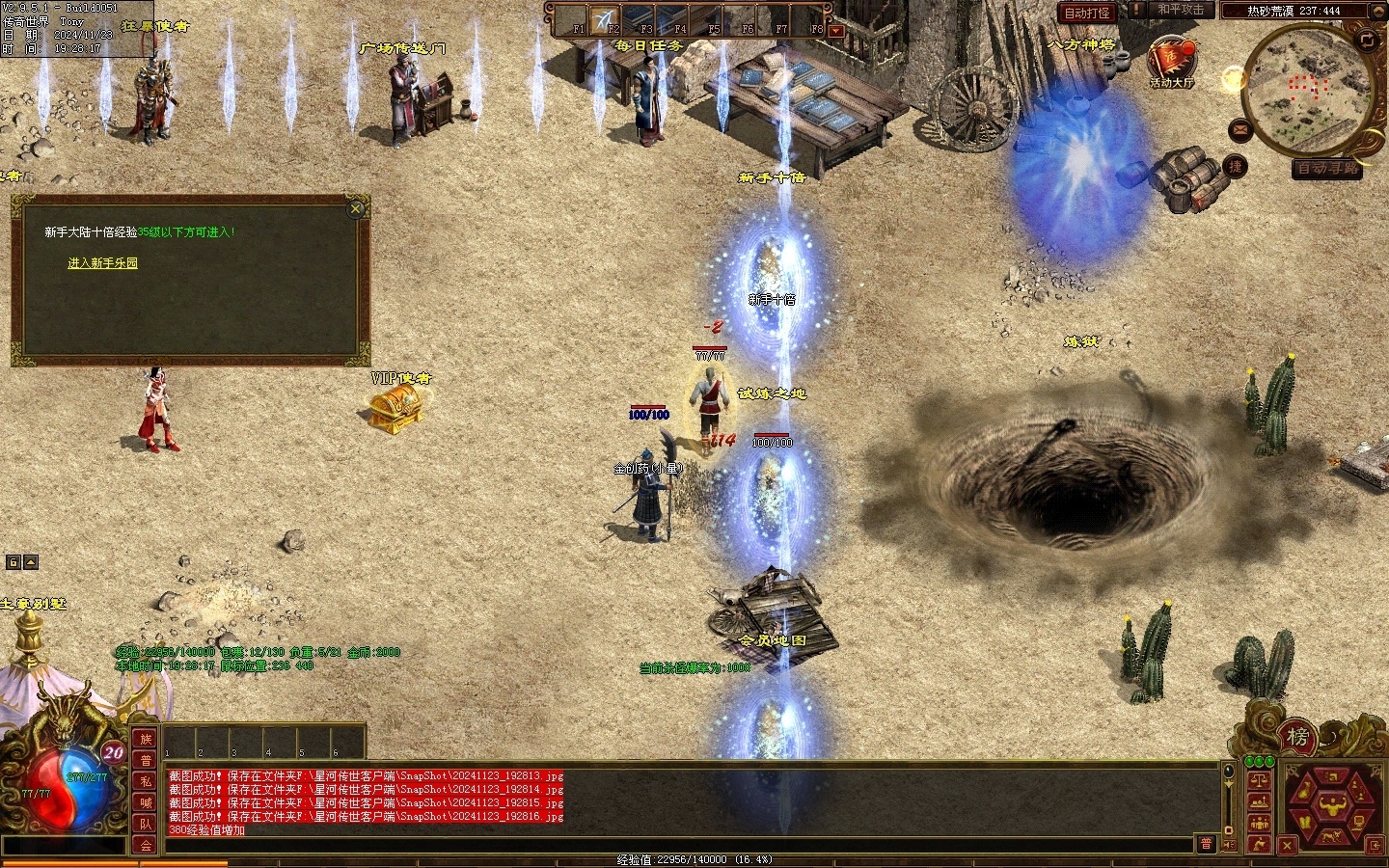The width and height of the screenshot is (1389, 868).
Task: Select the 族 chat channel tab
Action: pos(146,740)
